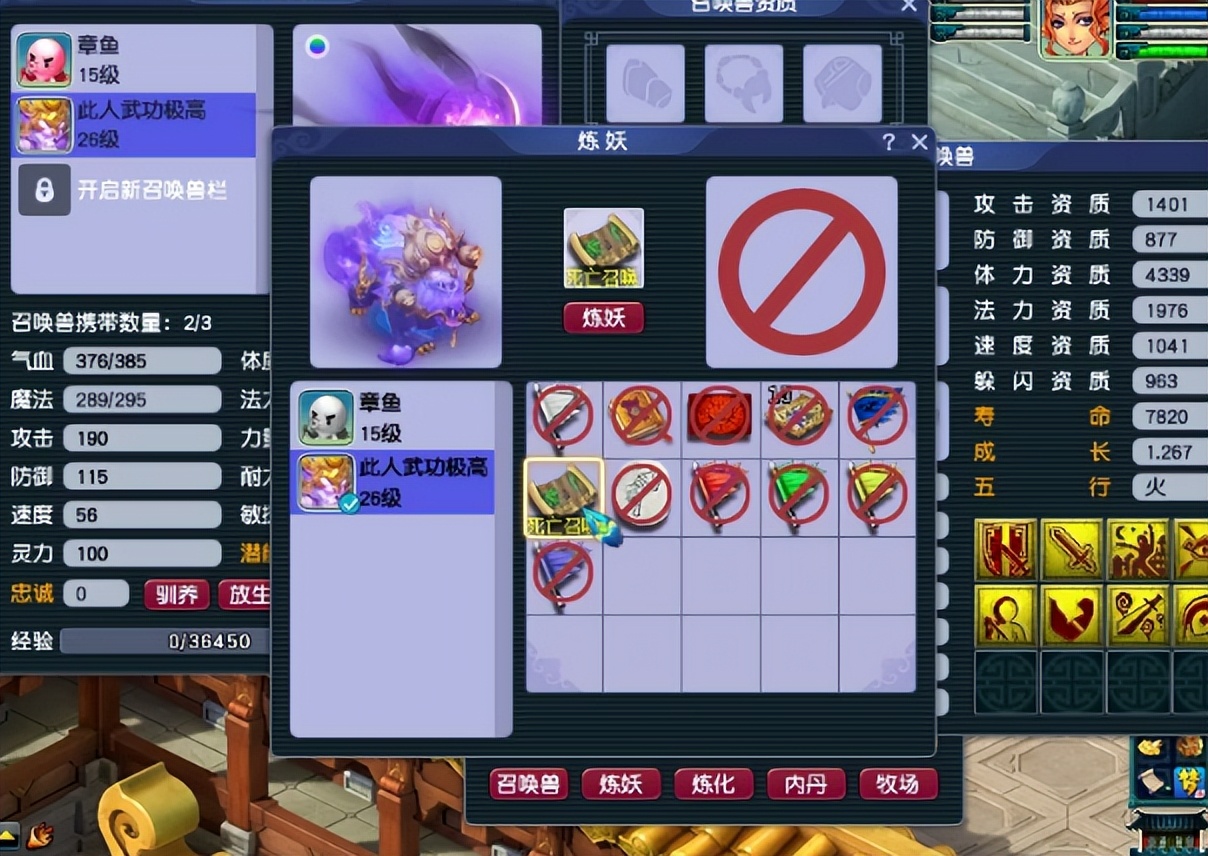Close the 召唤兽资质 panel
The image size is (1208, 856).
pos(908,6)
